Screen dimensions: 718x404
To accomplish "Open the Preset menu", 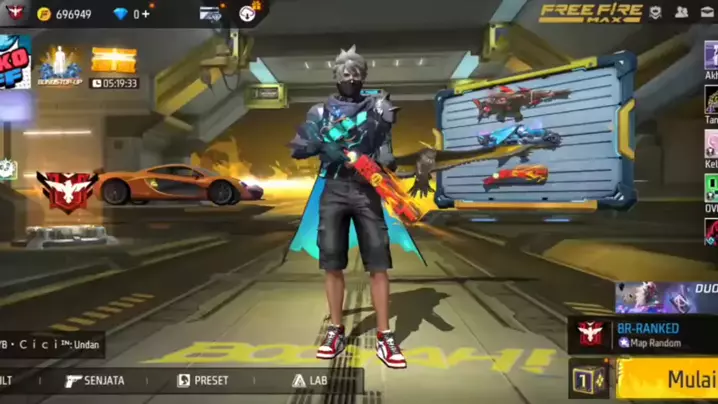I will pos(203,381).
